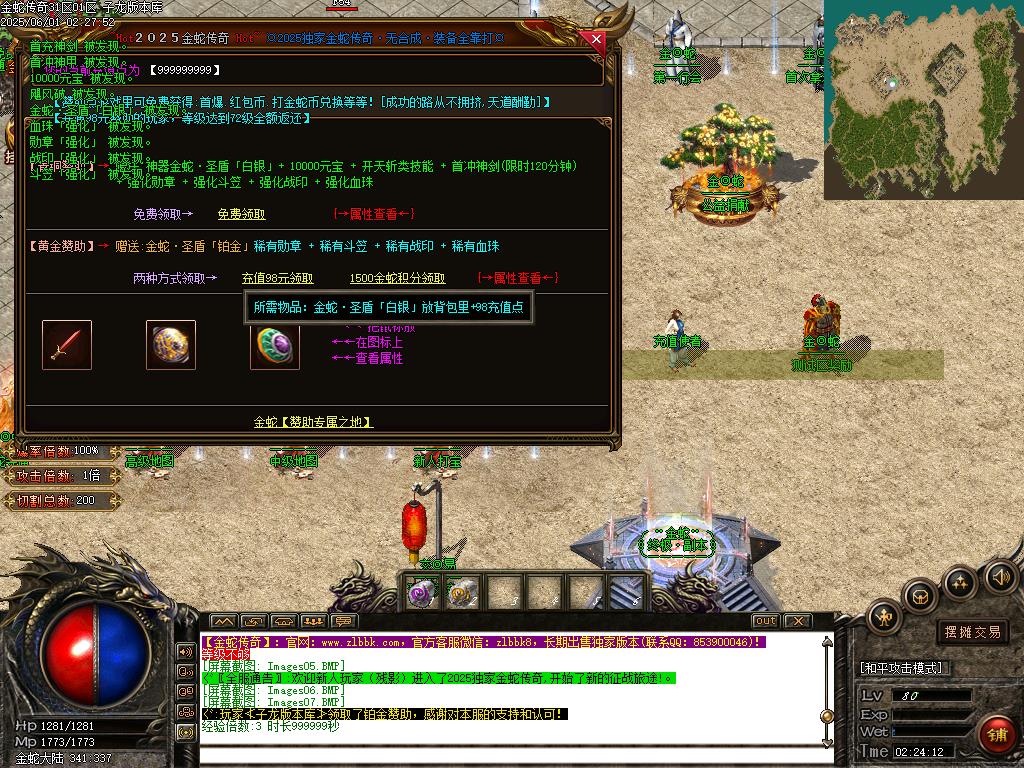Select the green and purple shield icon
The image size is (1024, 768).
[275, 345]
